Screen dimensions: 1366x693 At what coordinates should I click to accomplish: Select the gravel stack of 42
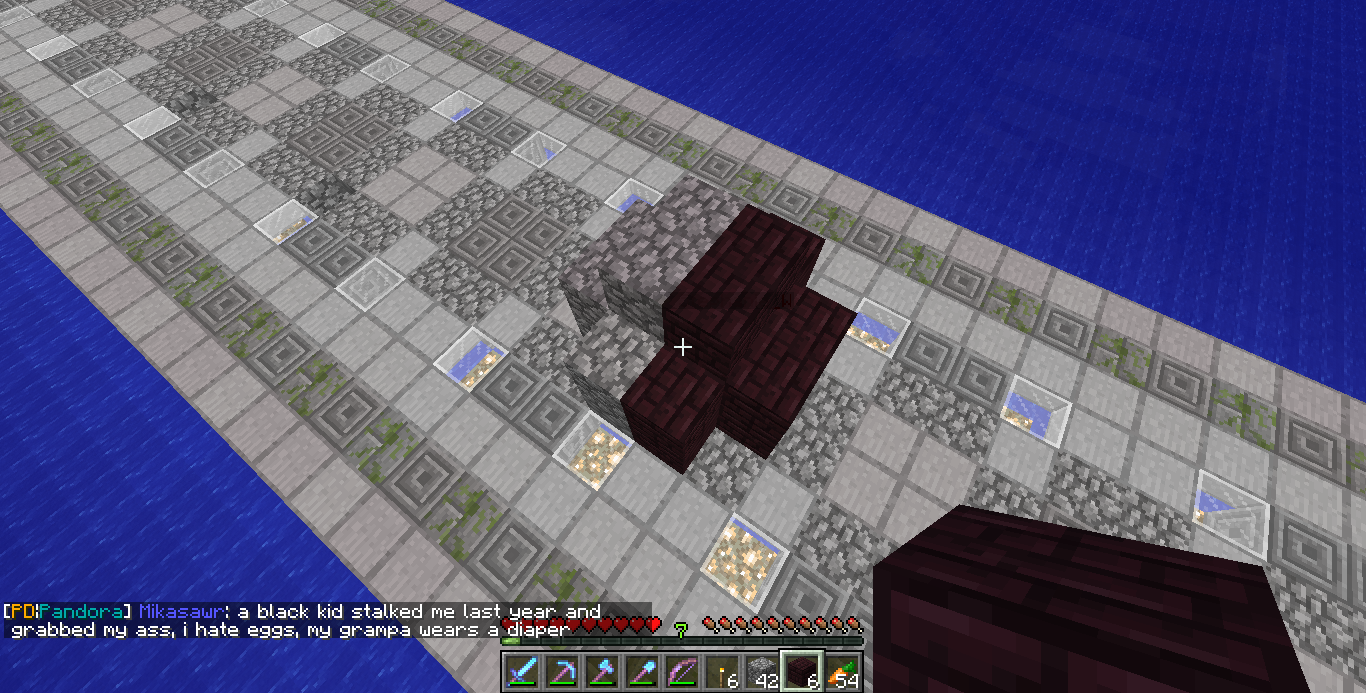tap(761, 672)
